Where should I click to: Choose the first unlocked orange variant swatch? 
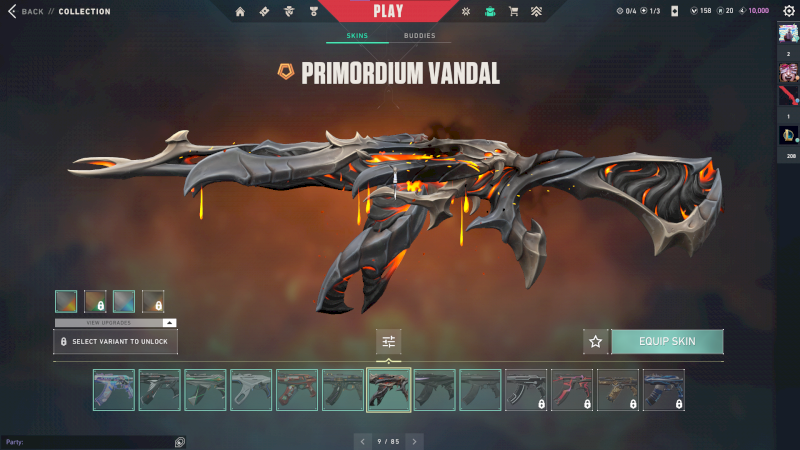click(66, 301)
